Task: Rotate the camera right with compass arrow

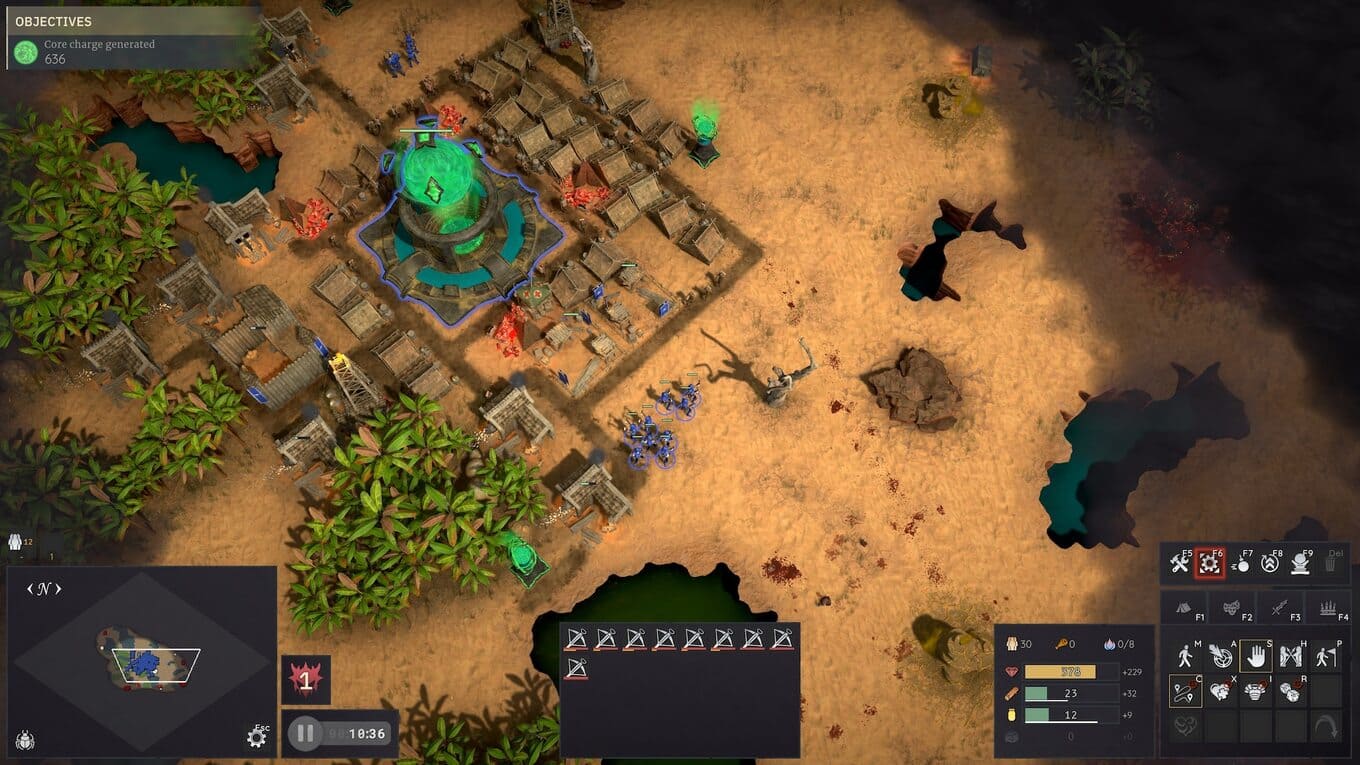Action: (x=58, y=589)
